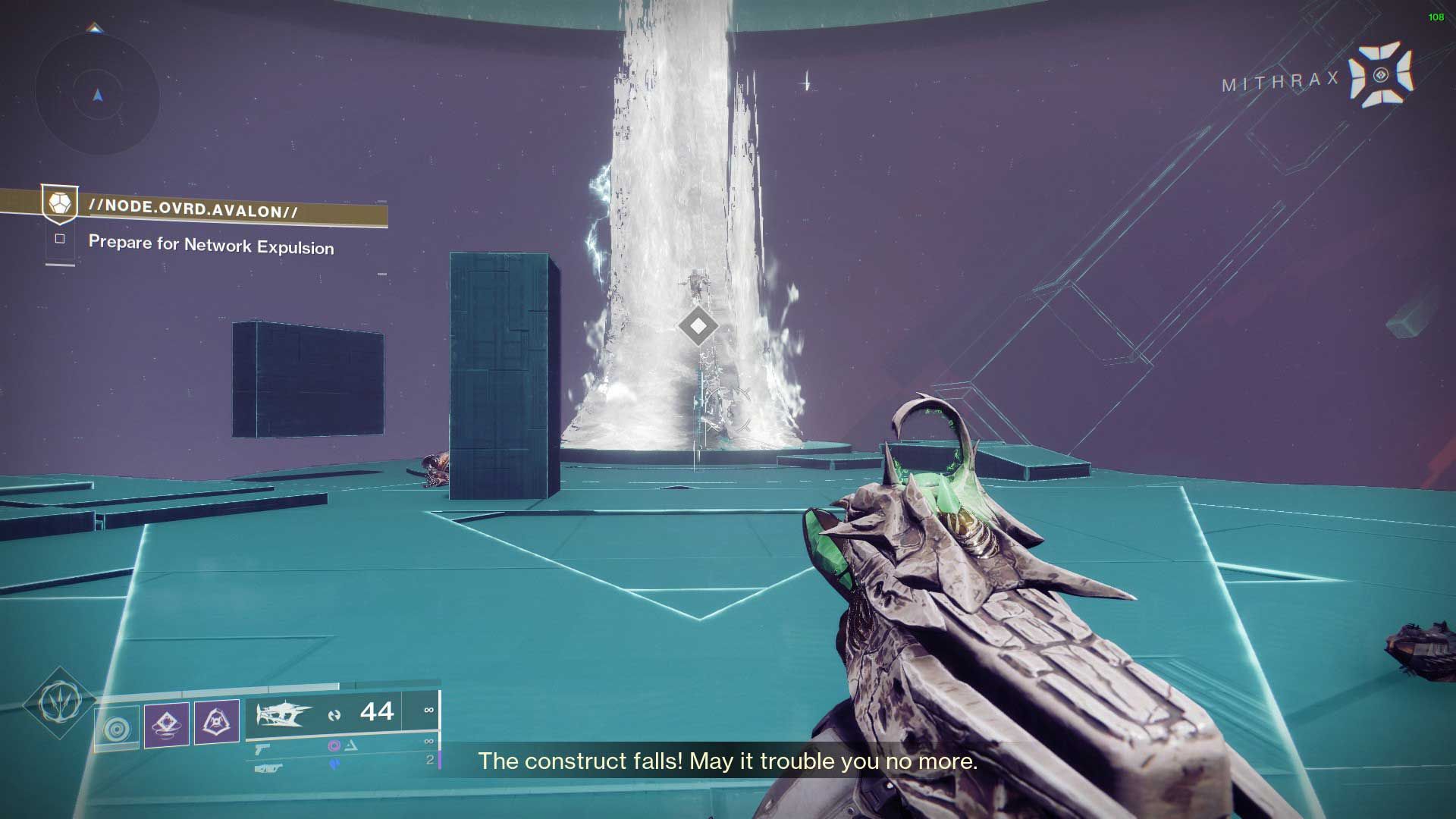Click the sidearm weapon icon in loadout
This screenshot has width=1456, height=819.
(264, 748)
